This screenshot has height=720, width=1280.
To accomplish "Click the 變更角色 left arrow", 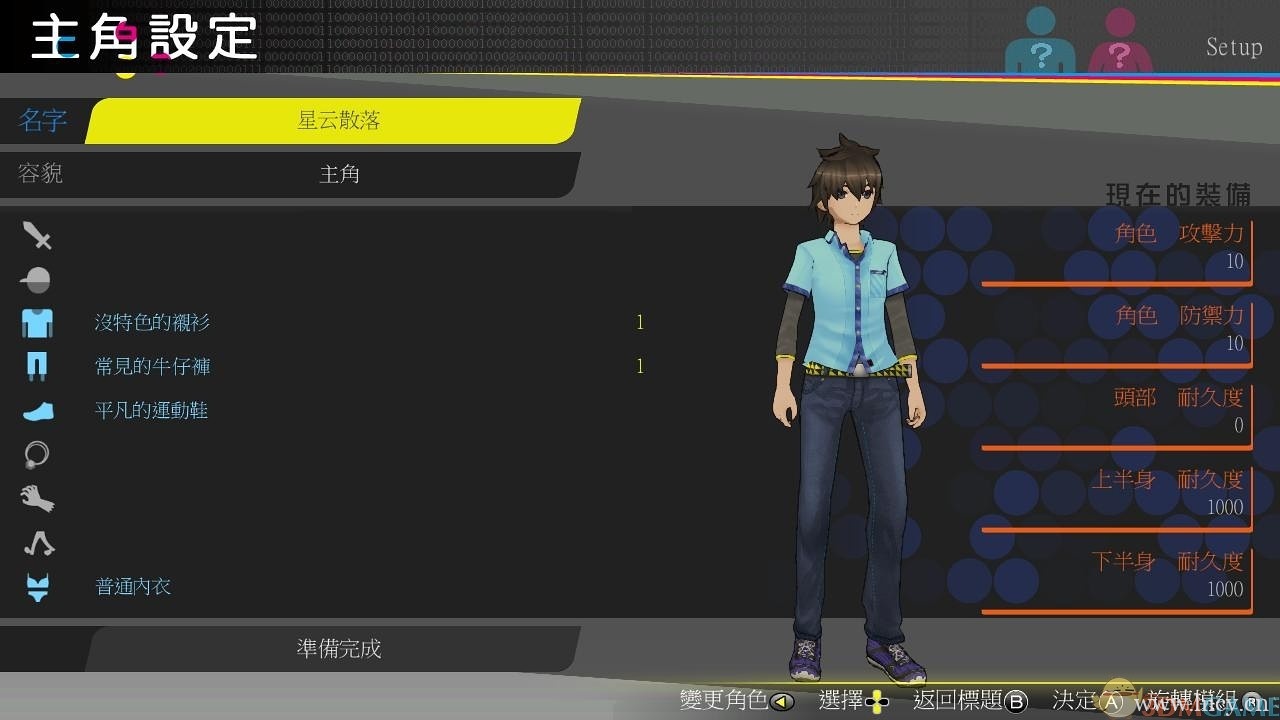I will pyautogui.click(x=783, y=702).
